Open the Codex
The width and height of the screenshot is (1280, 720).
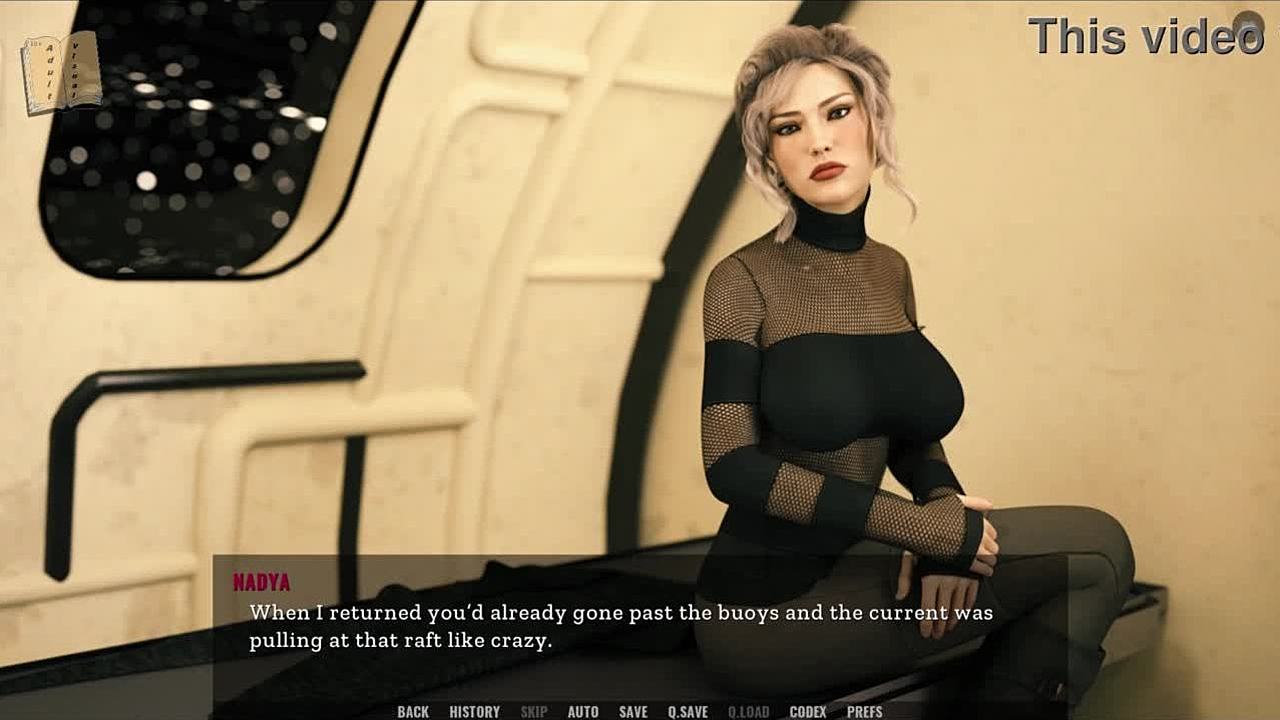[x=808, y=711]
